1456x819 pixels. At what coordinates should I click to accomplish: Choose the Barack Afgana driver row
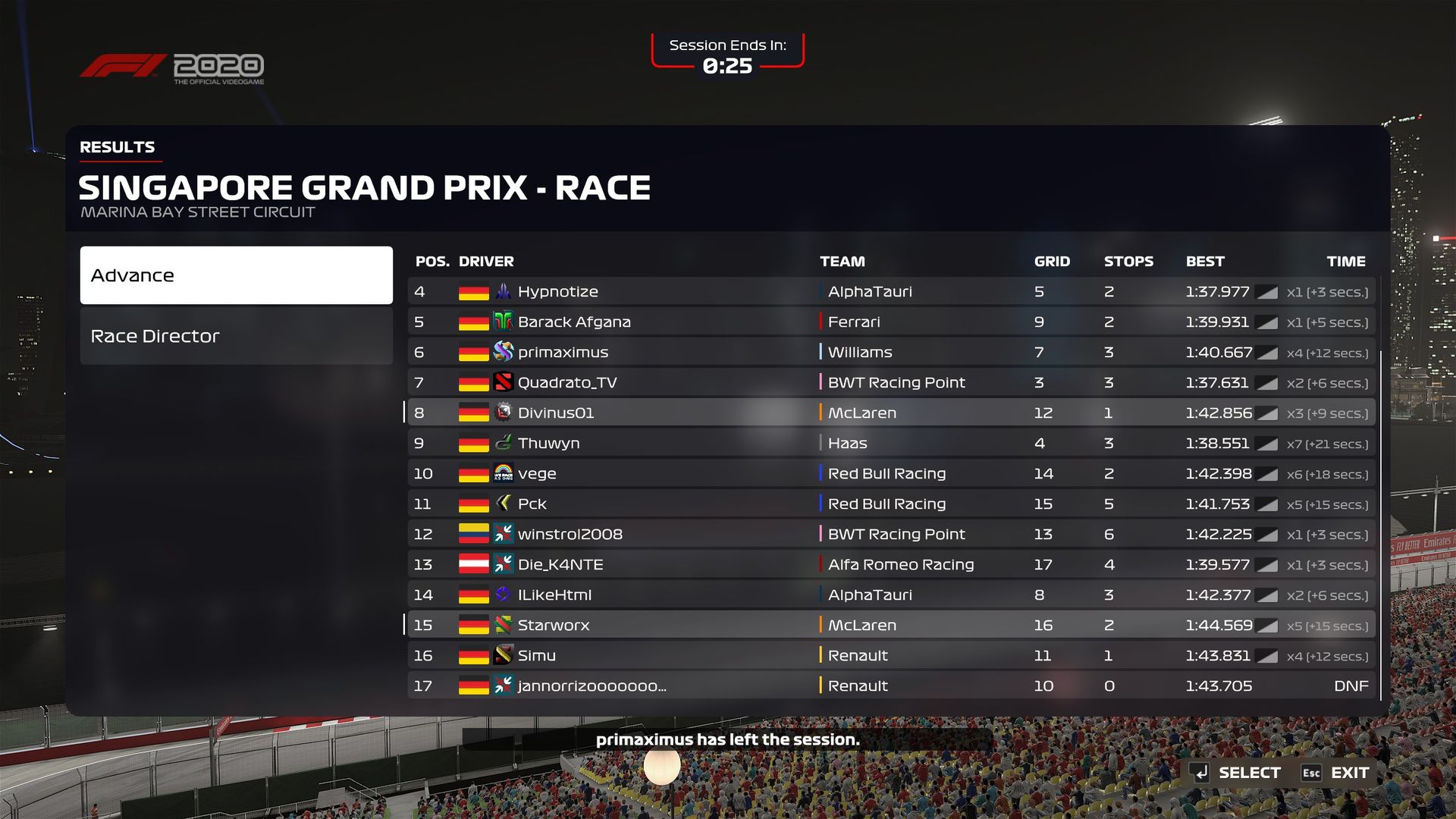[891, 322]
